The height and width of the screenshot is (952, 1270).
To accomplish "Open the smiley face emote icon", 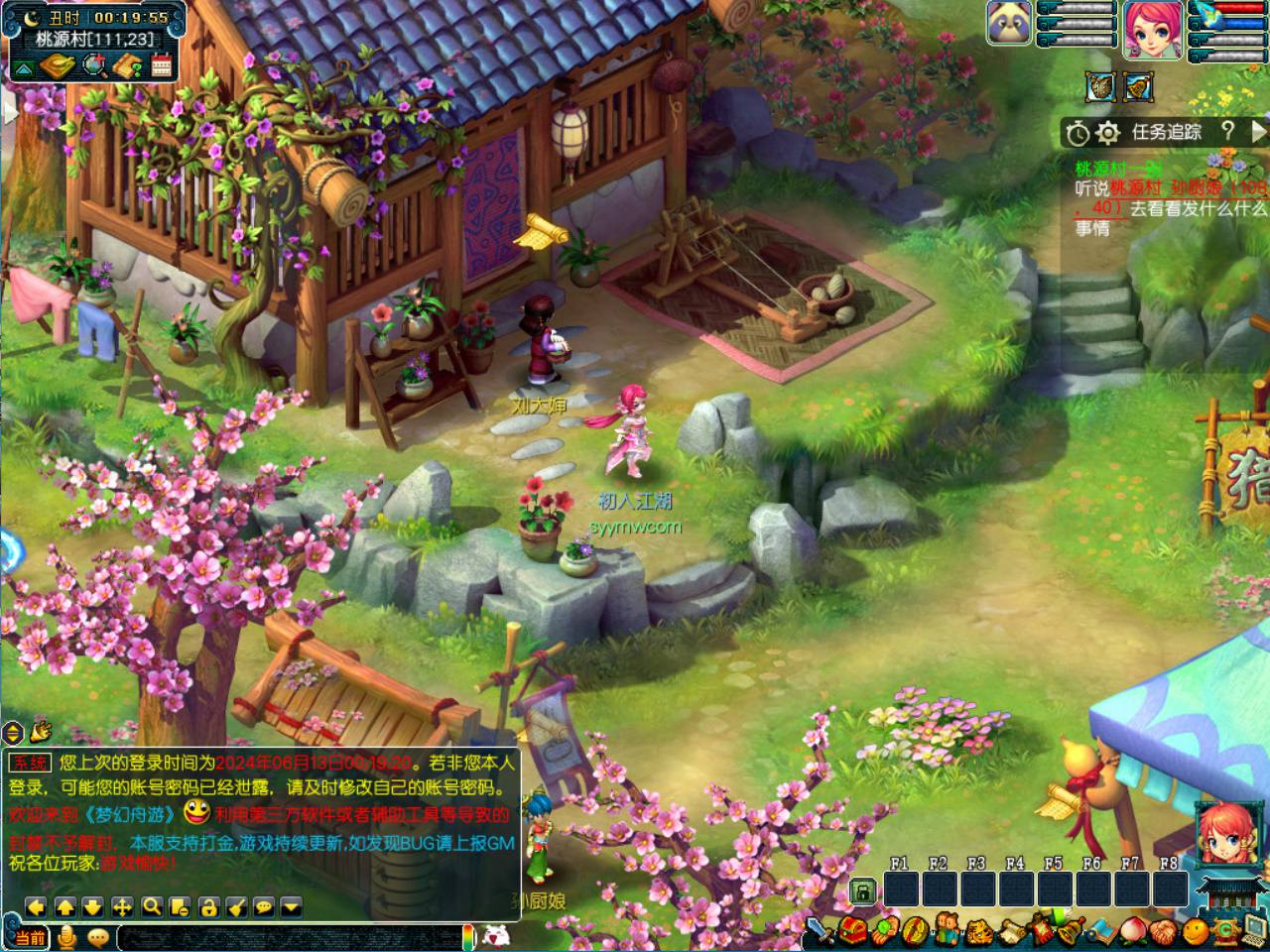I will tap(1198, 931).
